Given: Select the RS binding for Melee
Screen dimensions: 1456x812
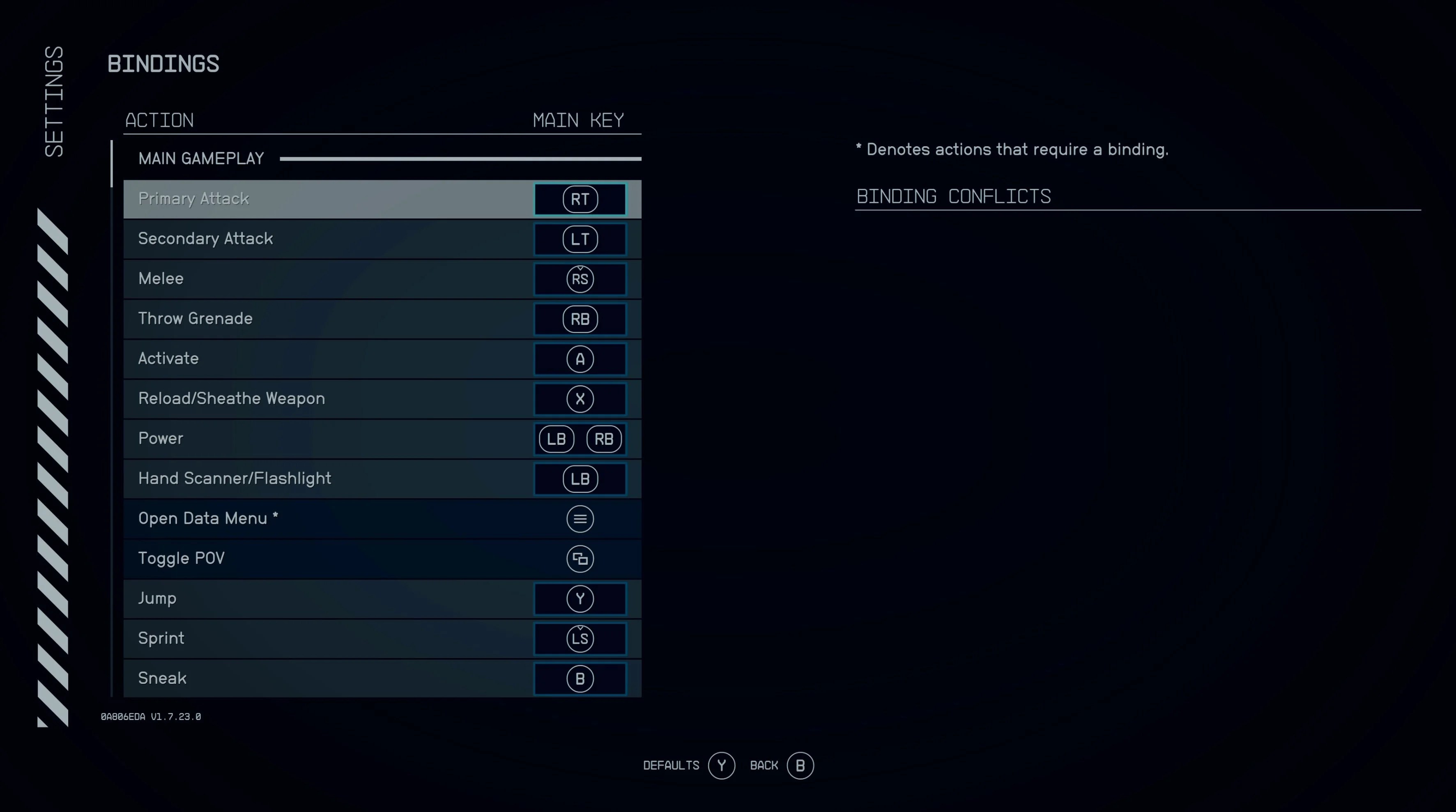Looking at the screenshot, I should (x=580, y=278).
